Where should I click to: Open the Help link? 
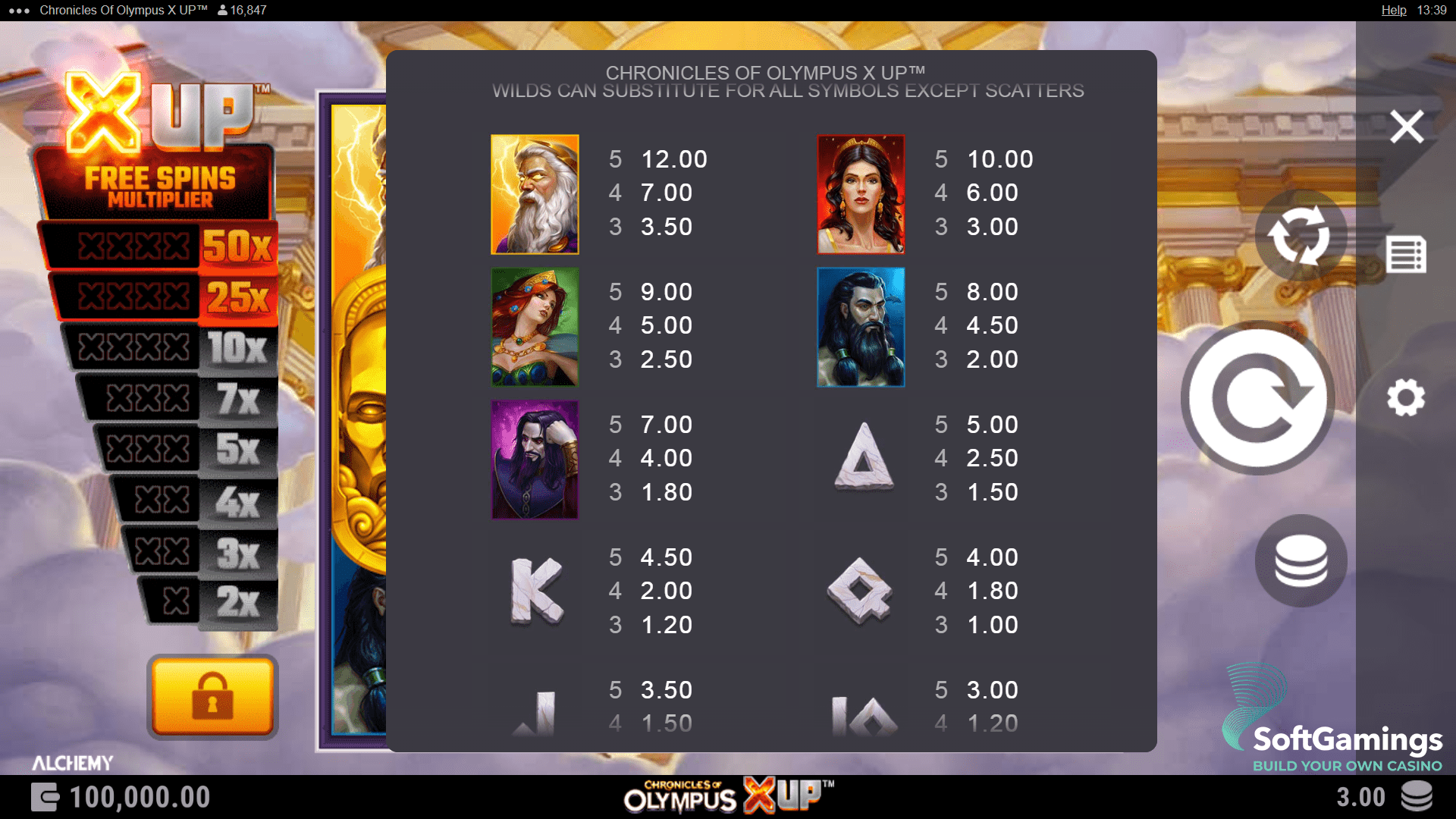1394,10
